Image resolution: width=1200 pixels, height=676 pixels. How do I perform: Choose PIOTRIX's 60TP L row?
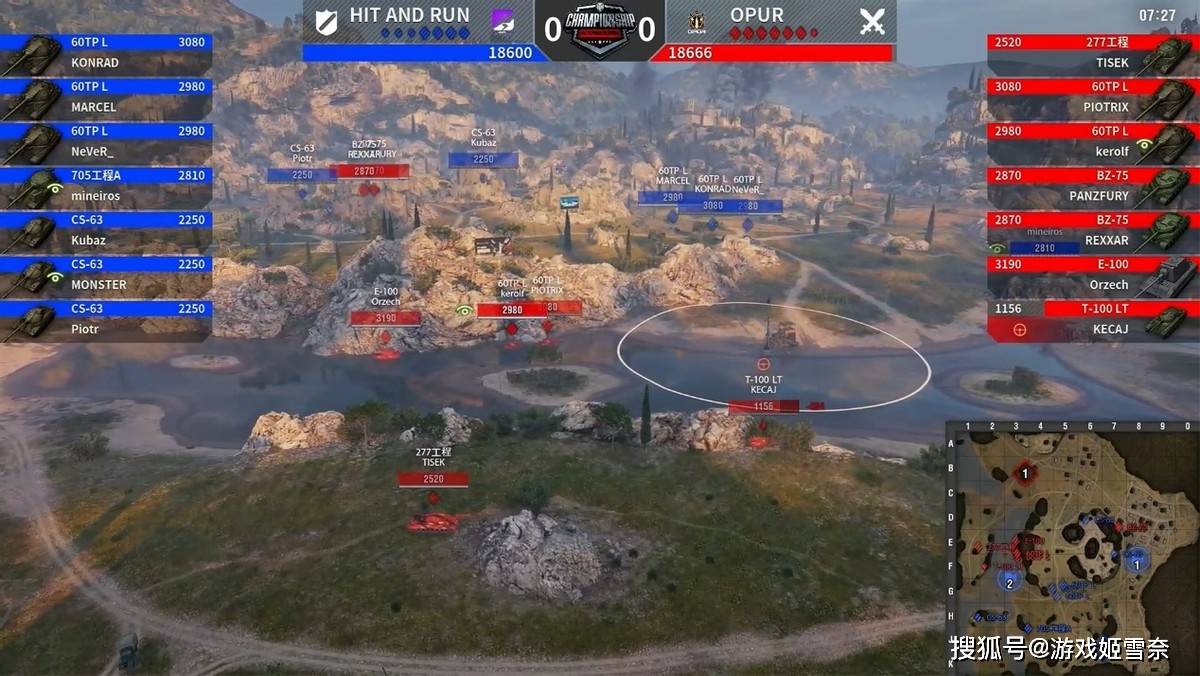[x=1092, y=97]
